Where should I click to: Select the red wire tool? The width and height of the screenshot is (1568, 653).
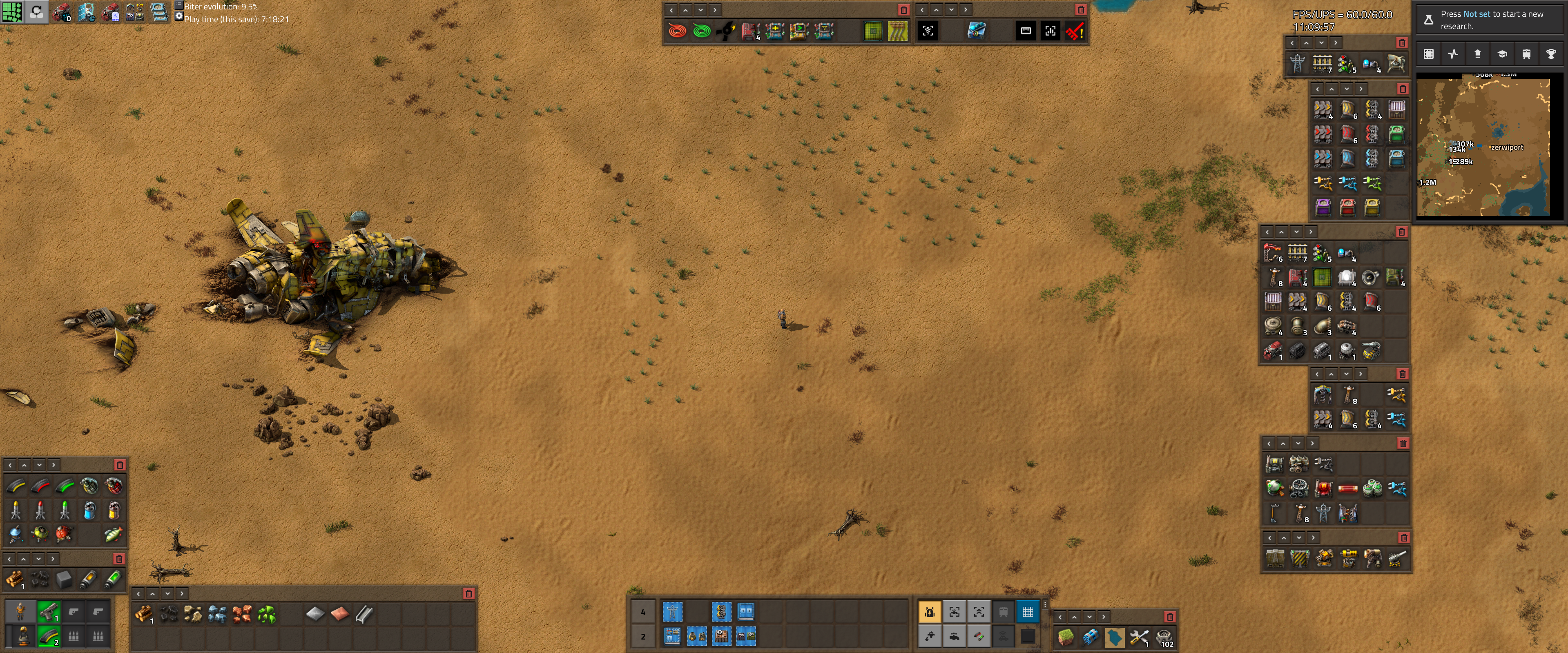pos(677,31)
